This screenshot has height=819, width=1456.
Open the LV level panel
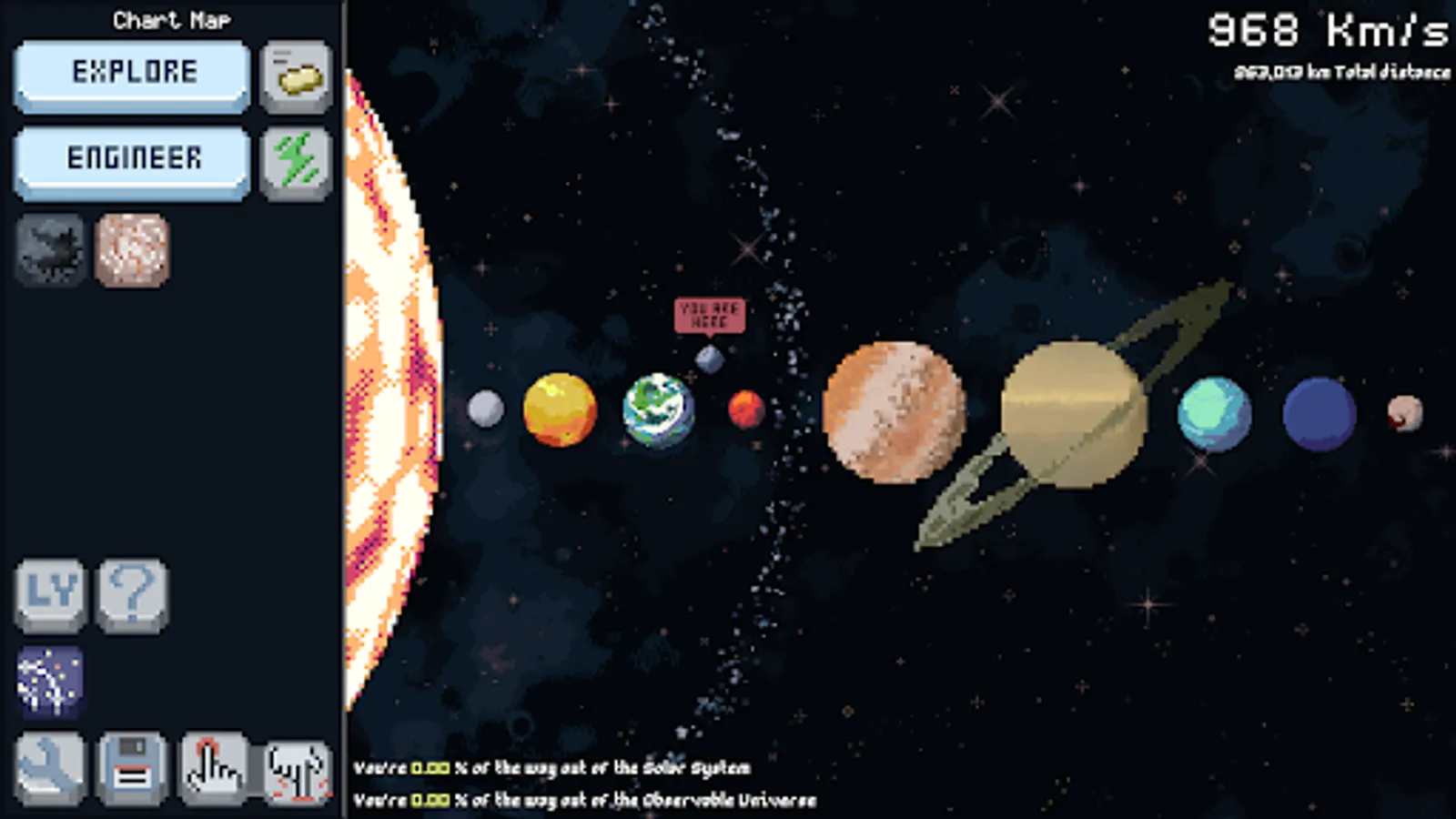click(x=50, y=596)
